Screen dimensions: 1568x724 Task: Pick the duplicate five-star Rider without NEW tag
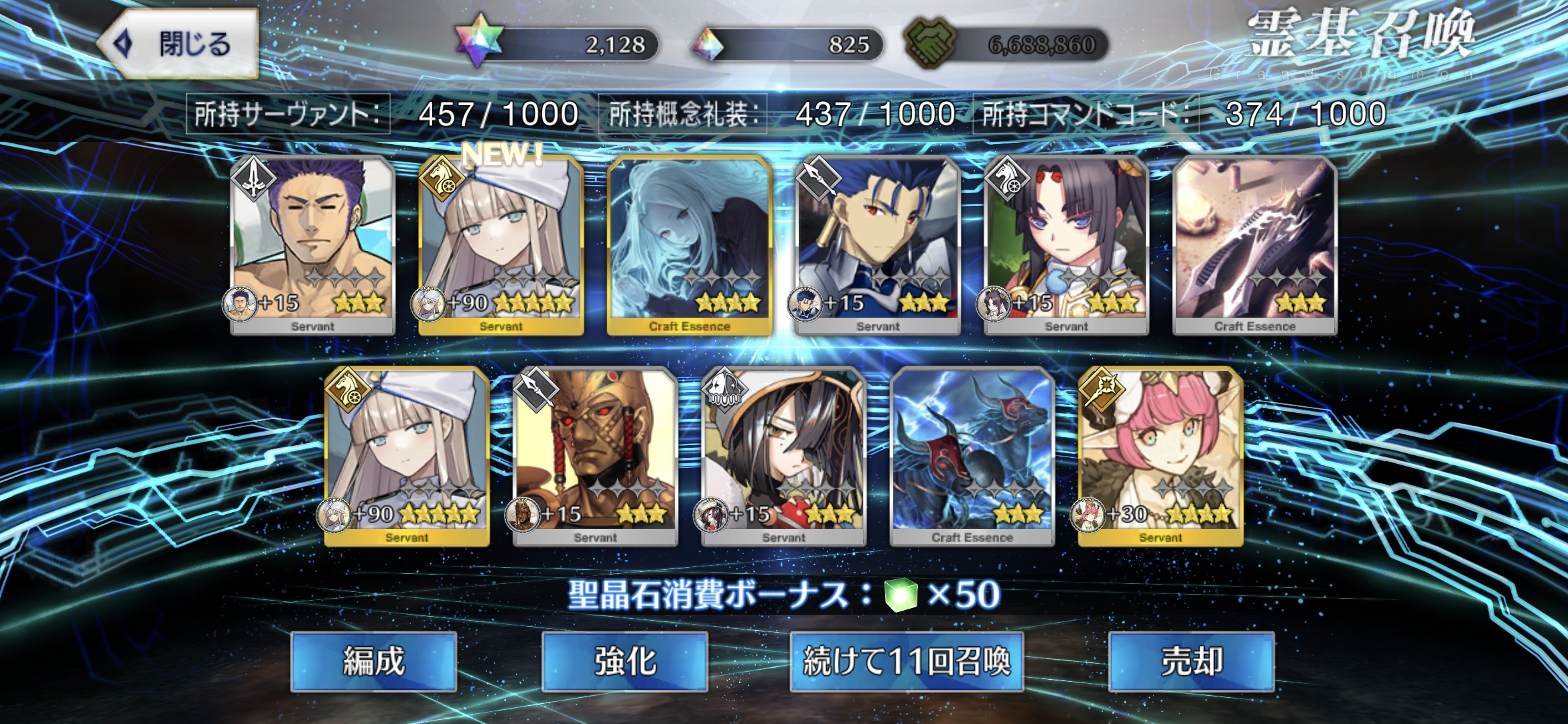click(407, 457)
